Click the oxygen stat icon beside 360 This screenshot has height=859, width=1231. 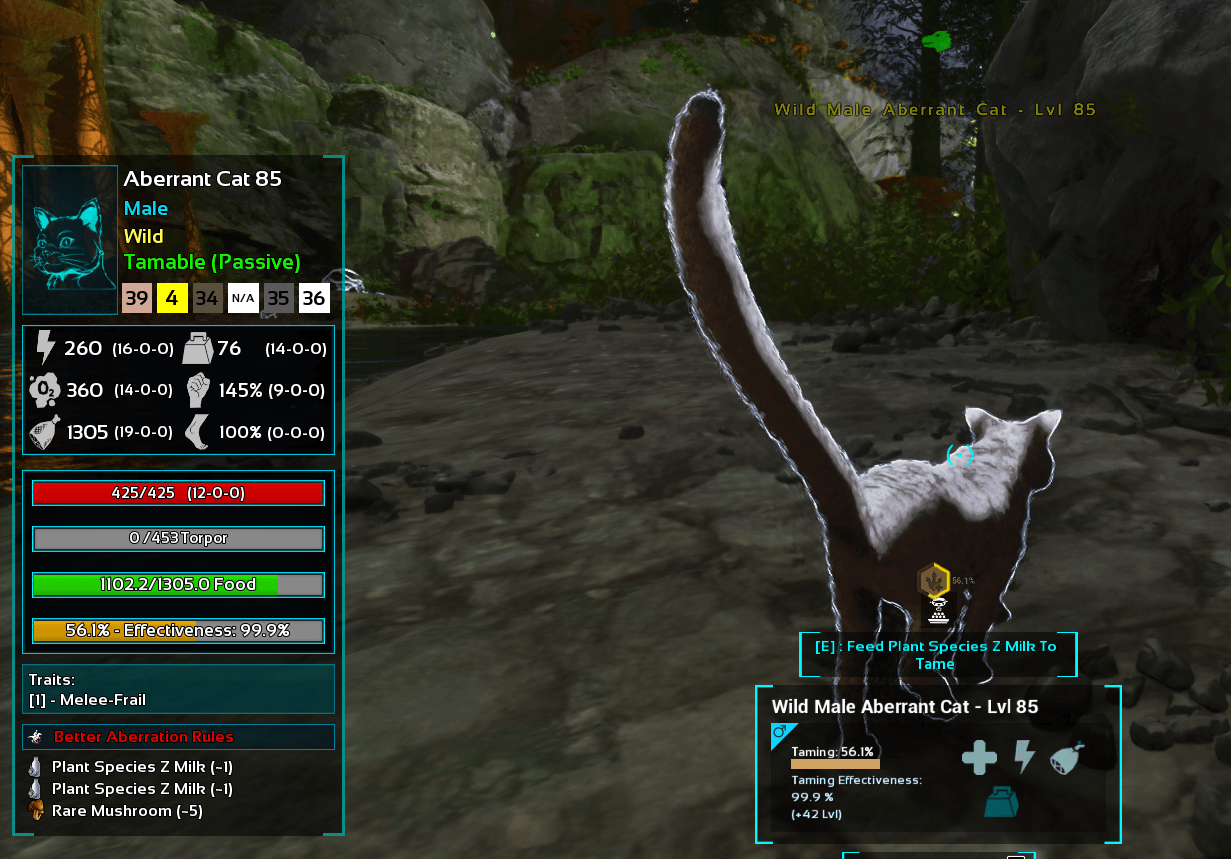tap(44, 390)
